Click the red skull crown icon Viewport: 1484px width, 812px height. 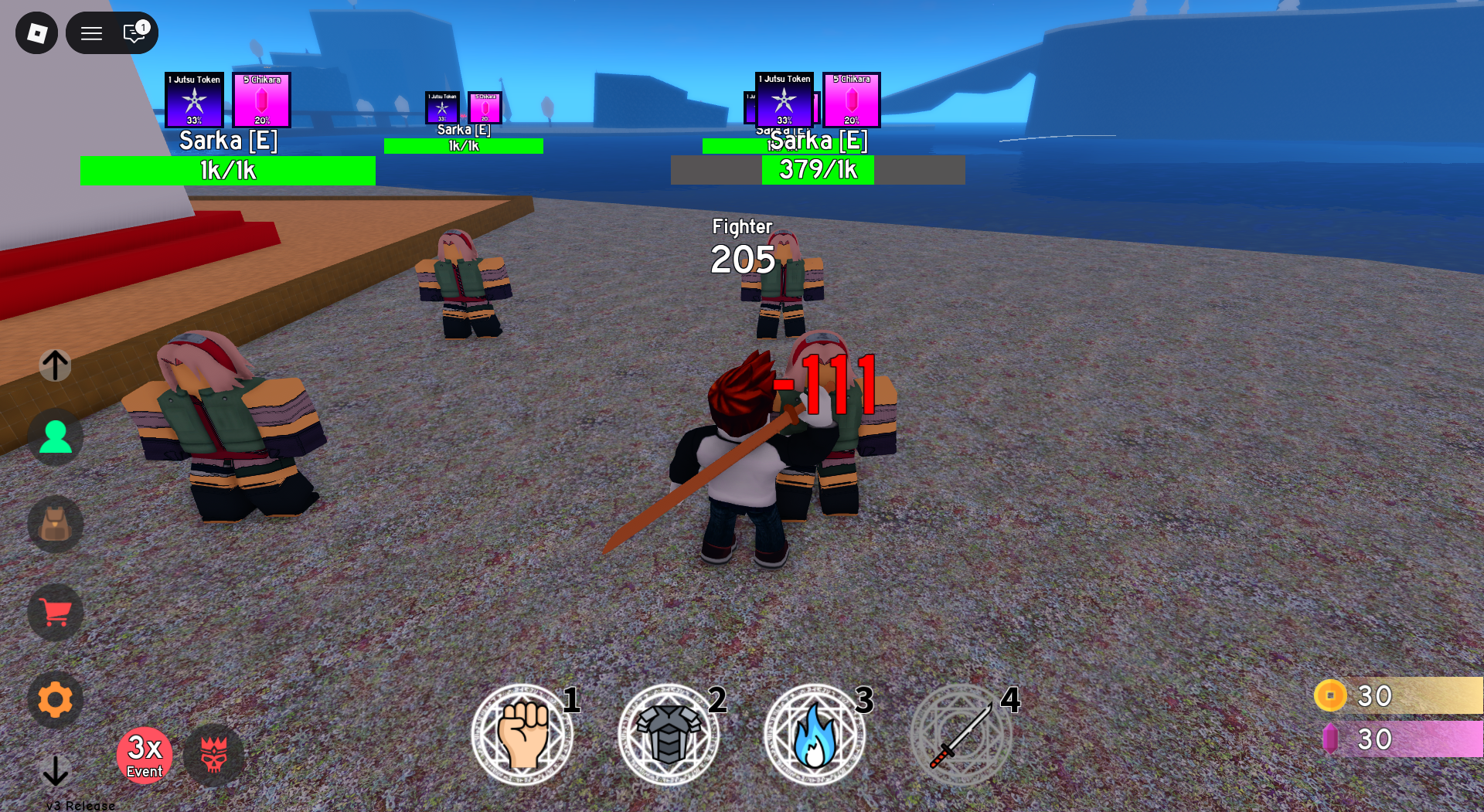(214, 756)
